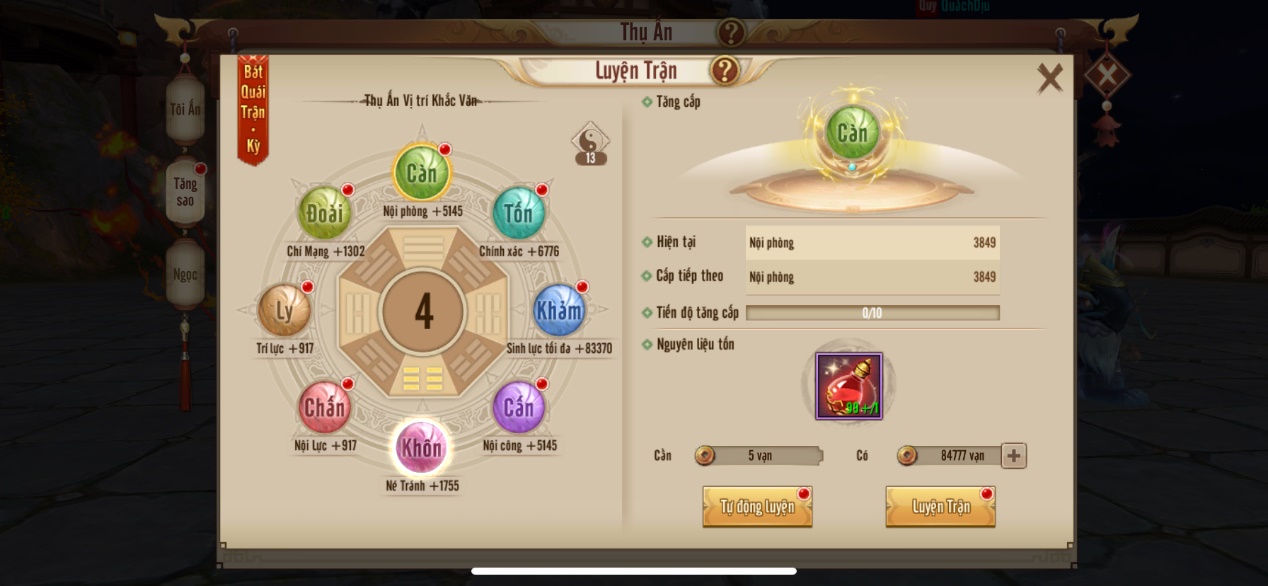Image resolution: width=1268 pixels, height=586 pixels.
Task: Switch to the Tôi Ấn tab
Action: [x=185, y=109]
